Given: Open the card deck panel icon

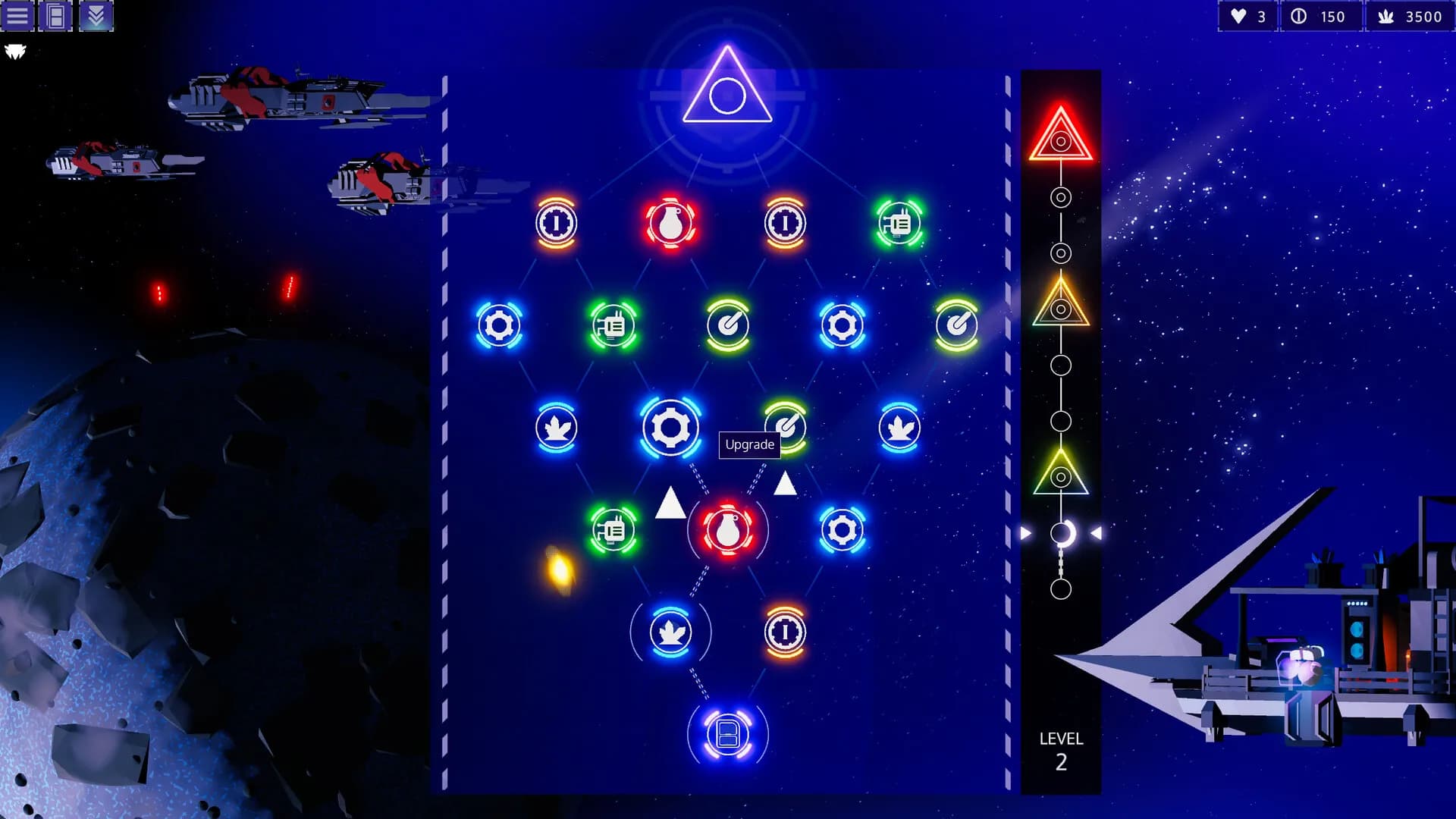Looking at the screenshot, I should [x=56, y=16].
